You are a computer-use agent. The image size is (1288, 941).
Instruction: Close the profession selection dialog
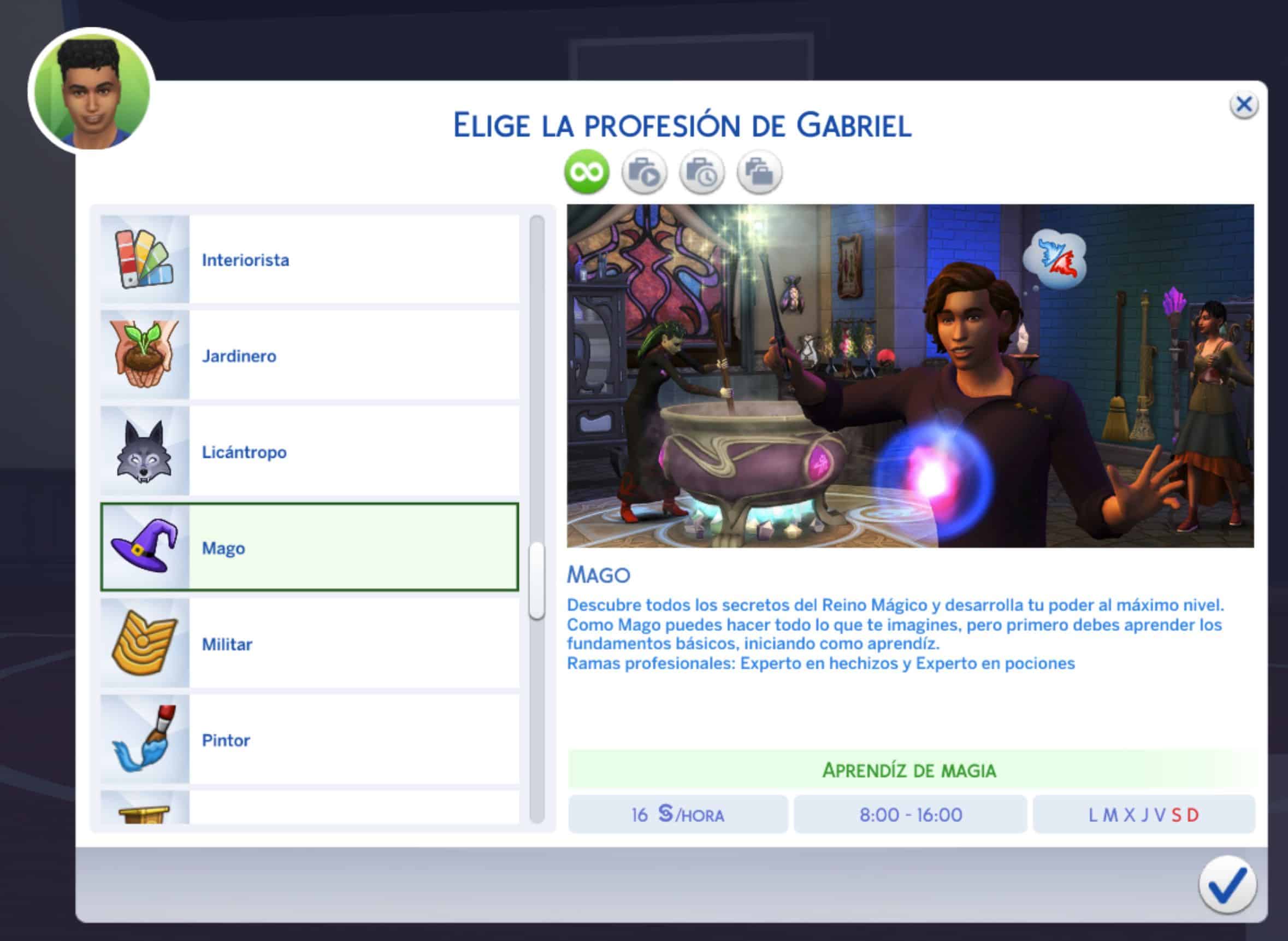point(1244,105)
